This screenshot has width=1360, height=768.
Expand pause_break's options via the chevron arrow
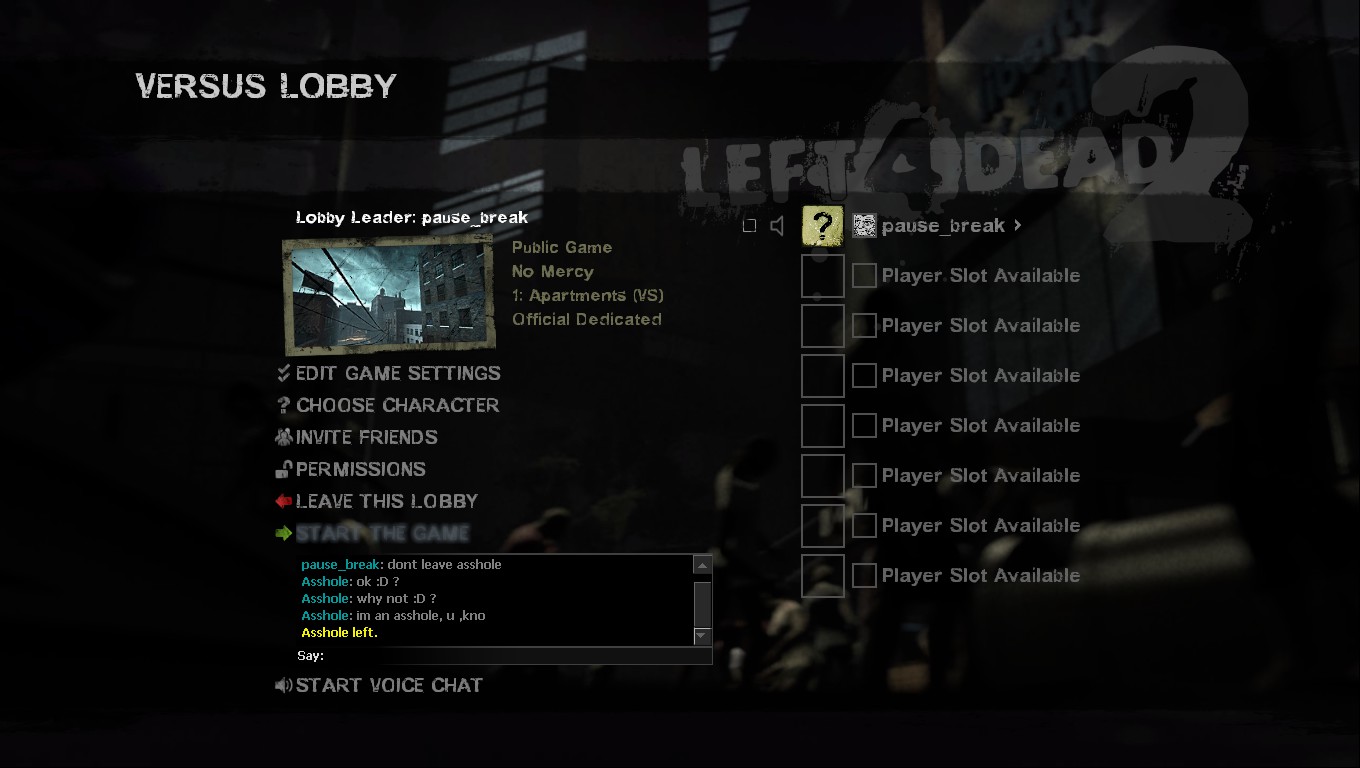click(1017, 225)
